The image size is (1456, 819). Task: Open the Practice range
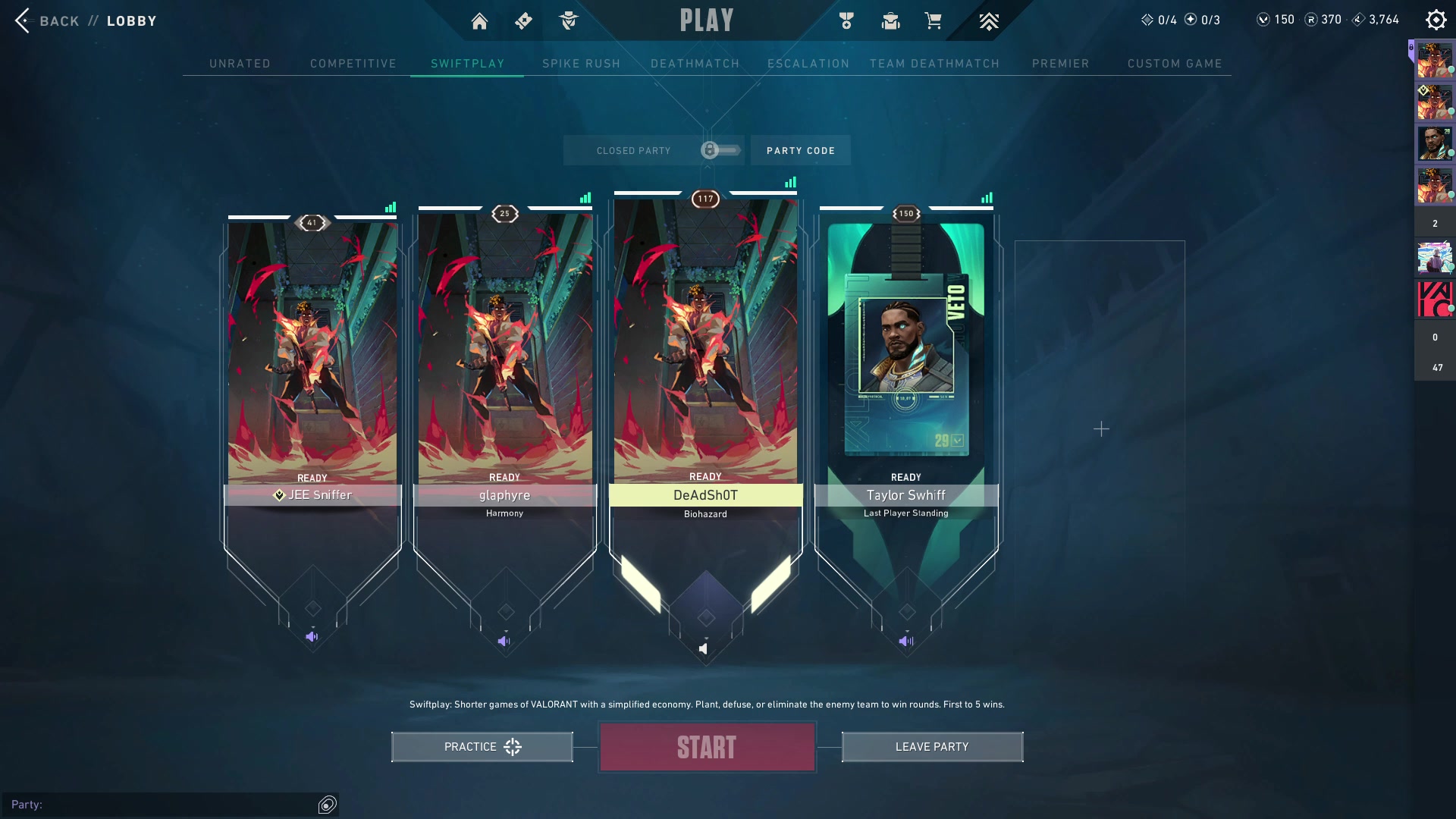[x=482, y=747]
